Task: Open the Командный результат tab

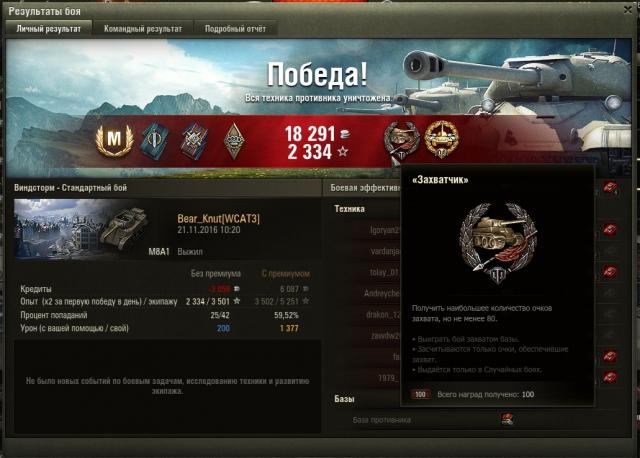Action: point(143,29)
